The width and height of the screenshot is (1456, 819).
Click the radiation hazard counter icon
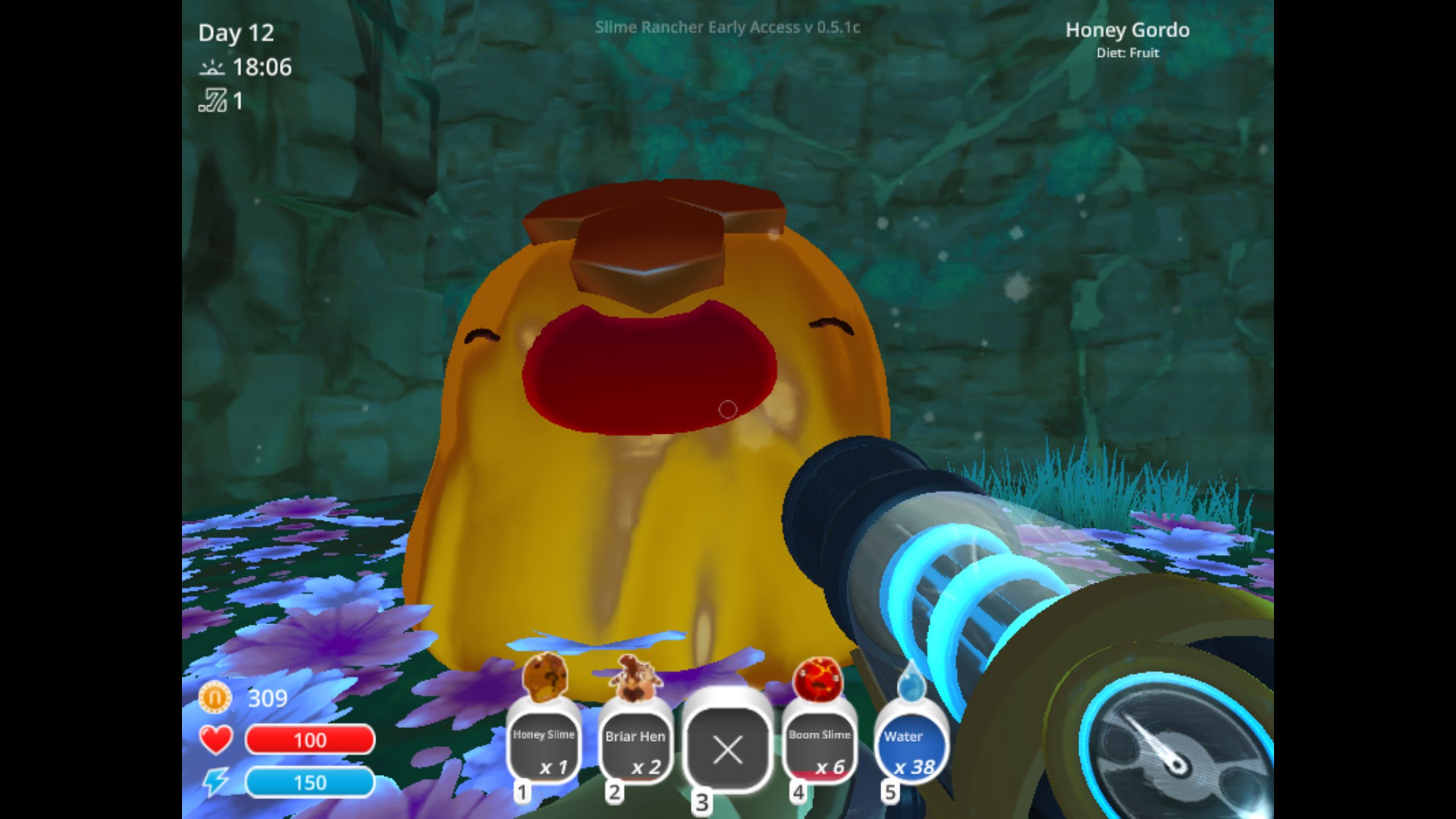[x=213, y=102]
